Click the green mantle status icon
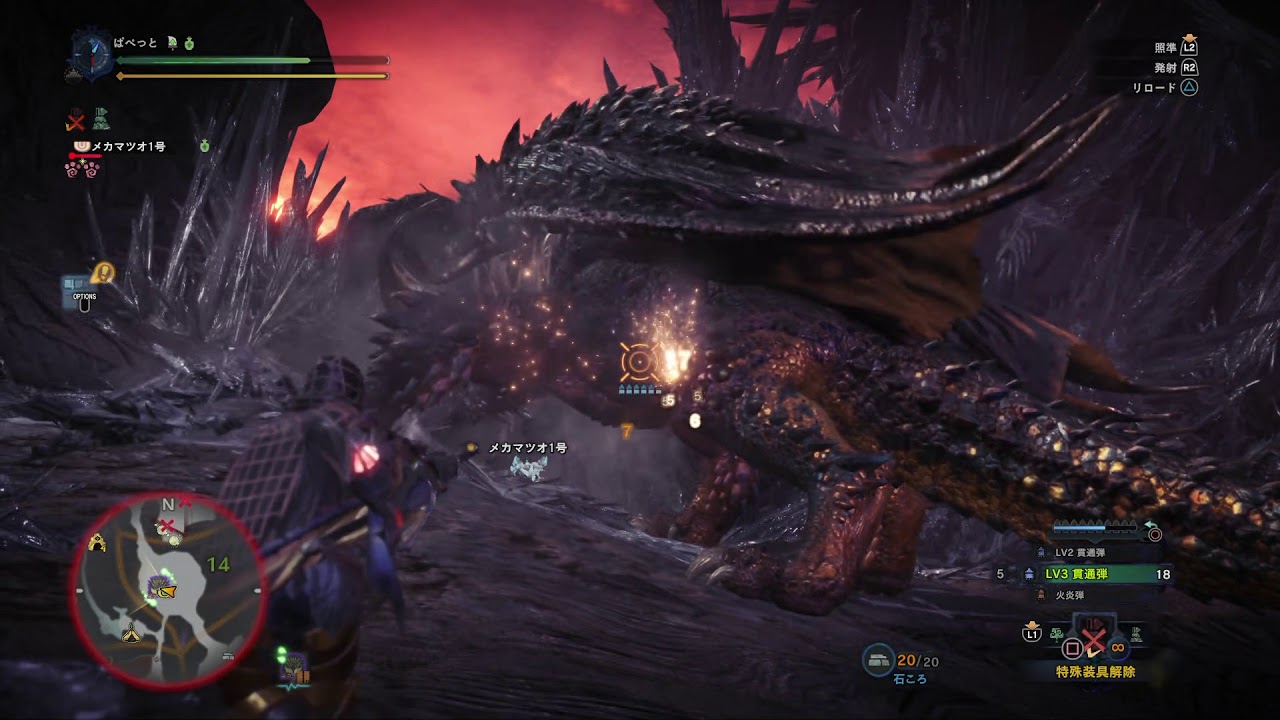Viewport: 1280px width, 720px height. tap(101, 120)
